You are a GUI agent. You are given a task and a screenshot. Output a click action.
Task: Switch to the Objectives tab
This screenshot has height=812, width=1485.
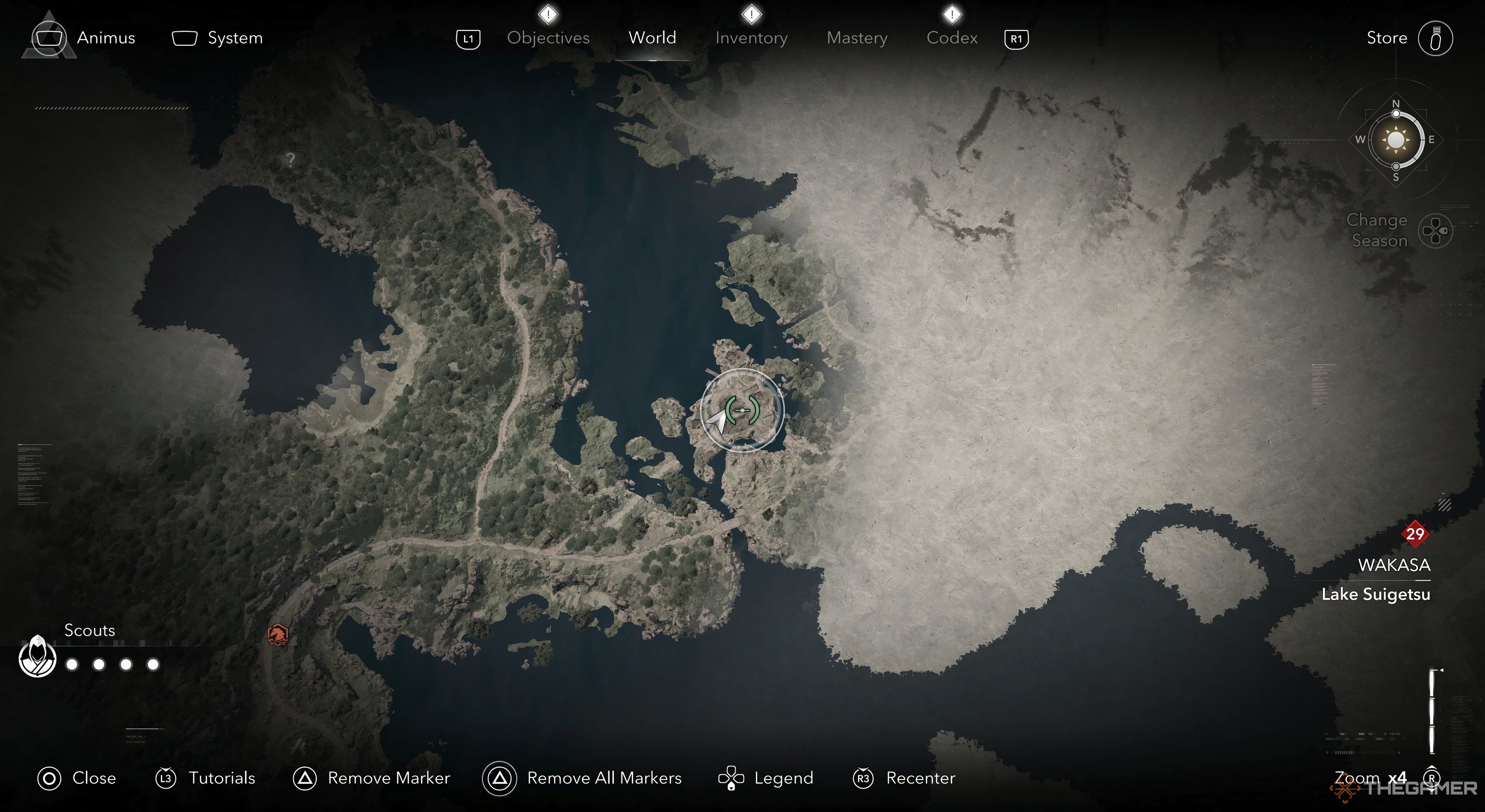click(x=548, y=38)
